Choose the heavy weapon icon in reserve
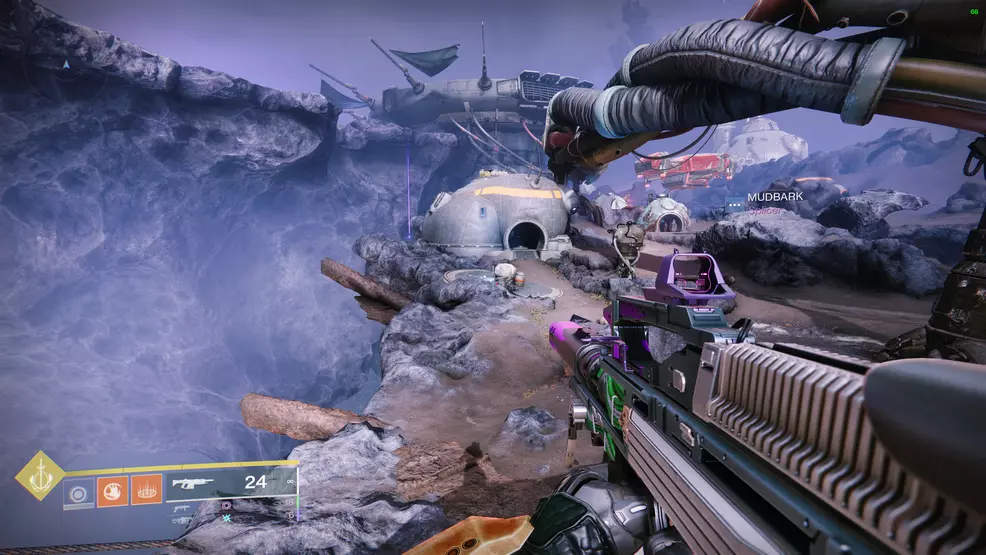This screenshot has height=555, width=986. click(182, 520)
